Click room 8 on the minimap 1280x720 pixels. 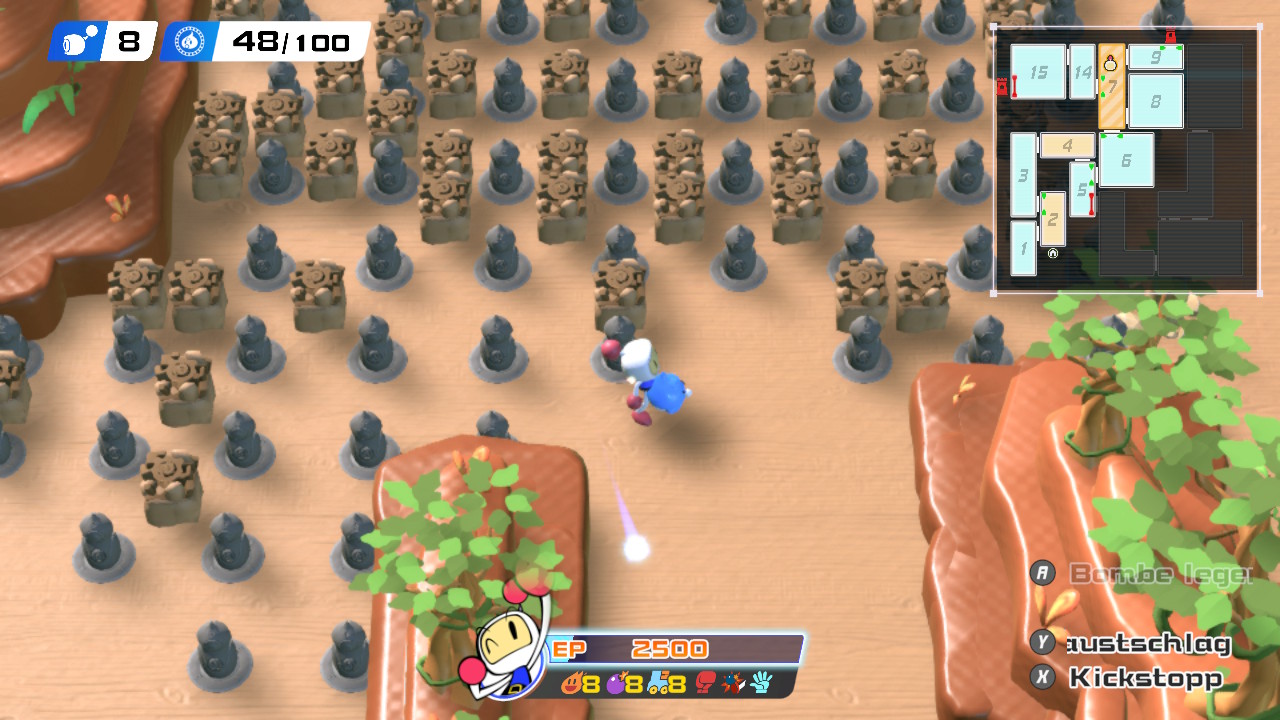click(1156, 101)
